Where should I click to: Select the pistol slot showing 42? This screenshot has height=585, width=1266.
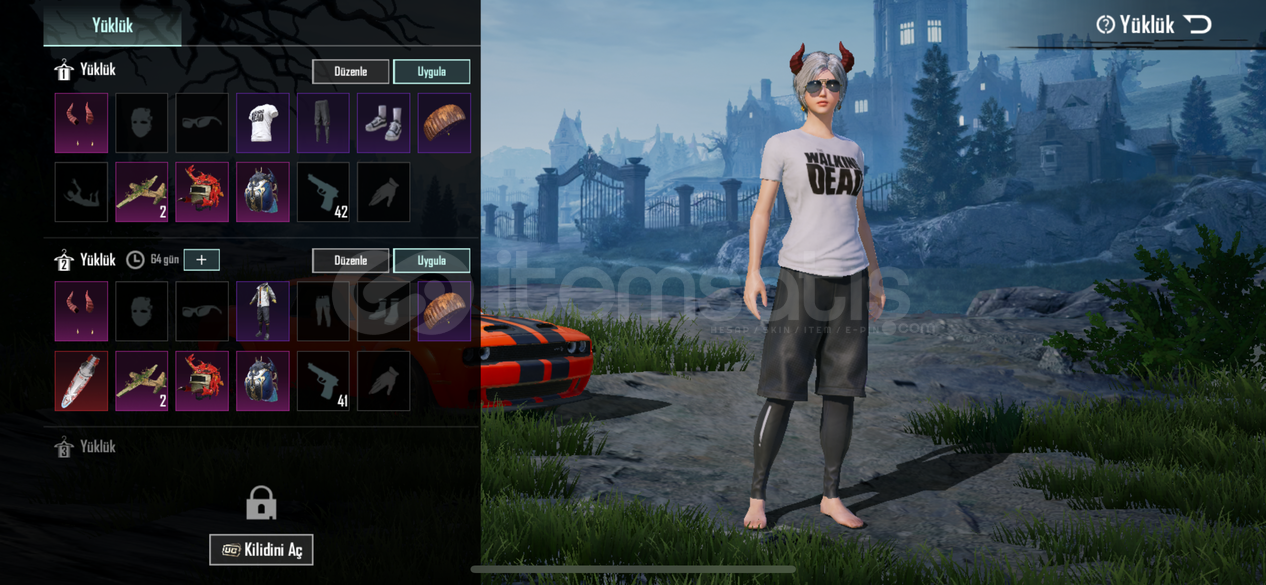[323, 192]
